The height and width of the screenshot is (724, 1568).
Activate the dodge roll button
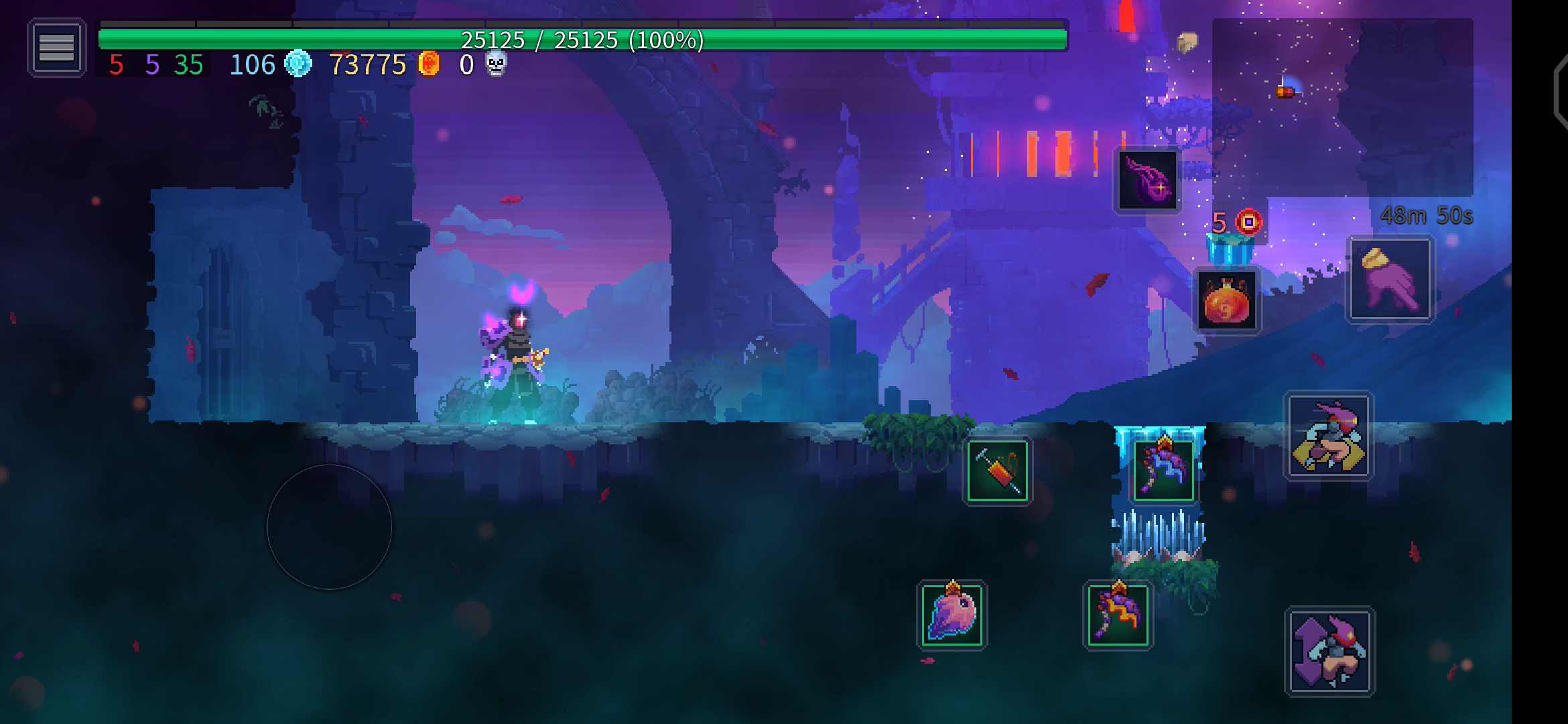[x=1328, y=436]
